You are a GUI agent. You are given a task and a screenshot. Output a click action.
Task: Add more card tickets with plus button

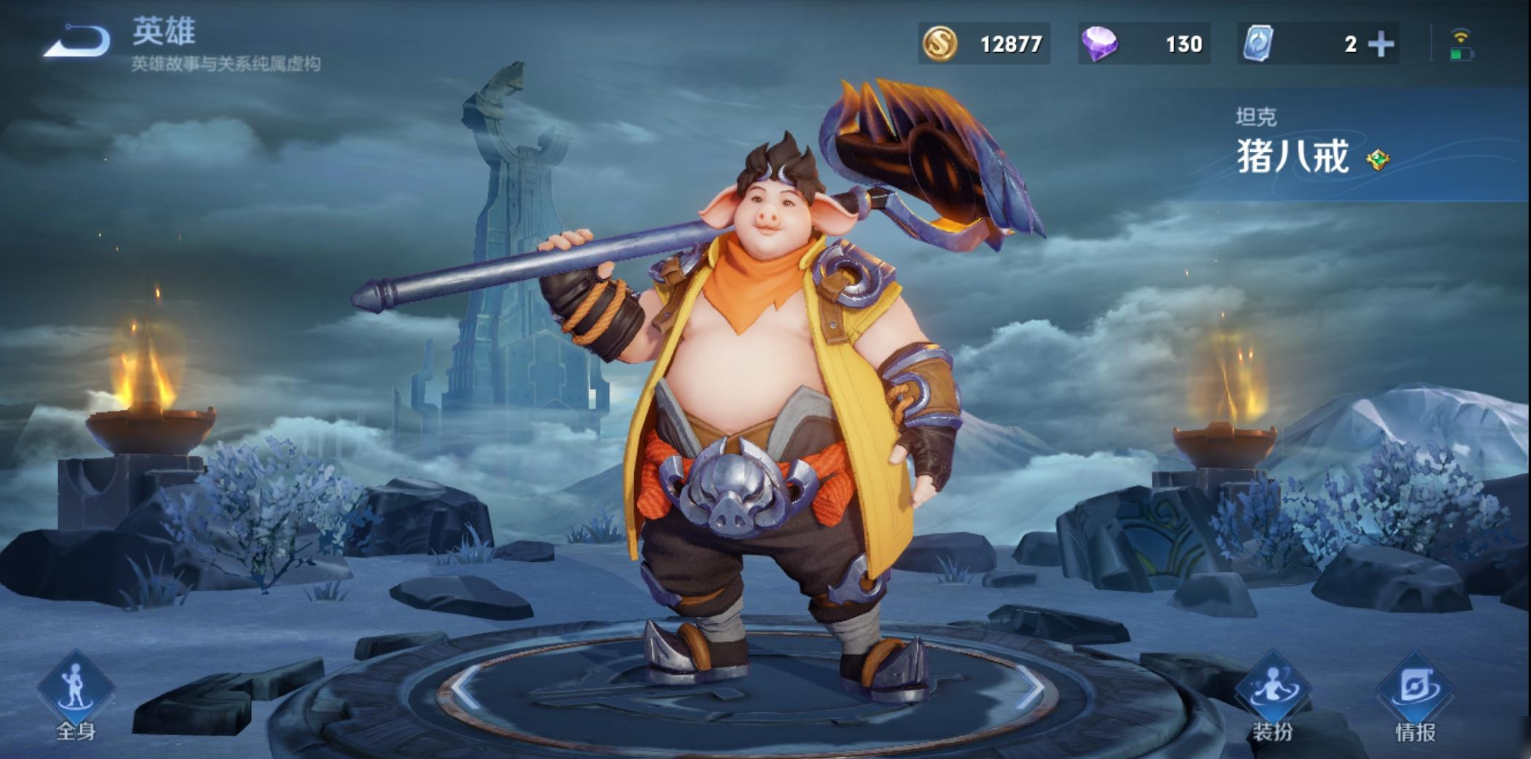(1381, 44)
